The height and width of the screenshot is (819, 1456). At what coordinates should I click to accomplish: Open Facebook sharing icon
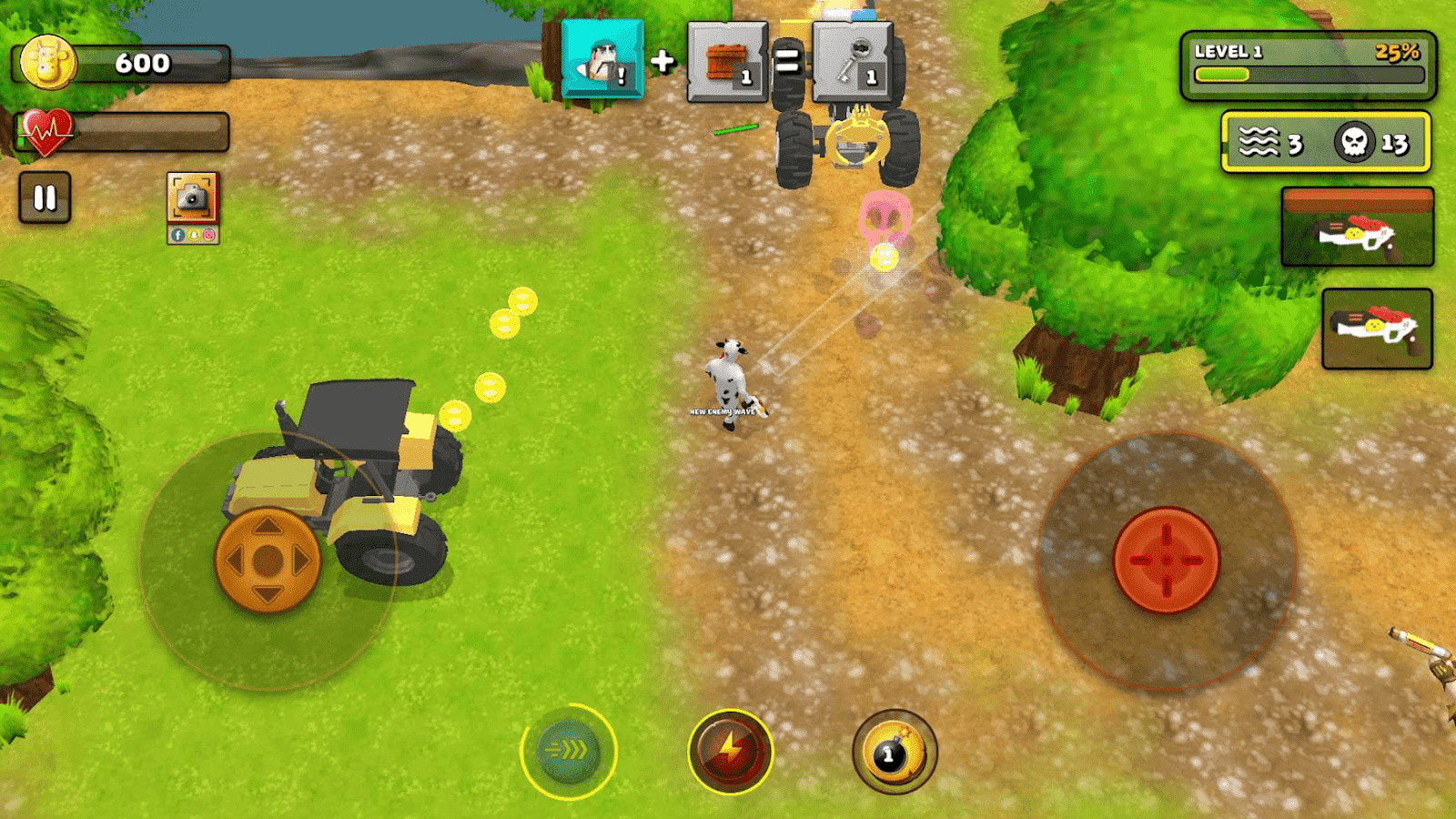[178, 235]
